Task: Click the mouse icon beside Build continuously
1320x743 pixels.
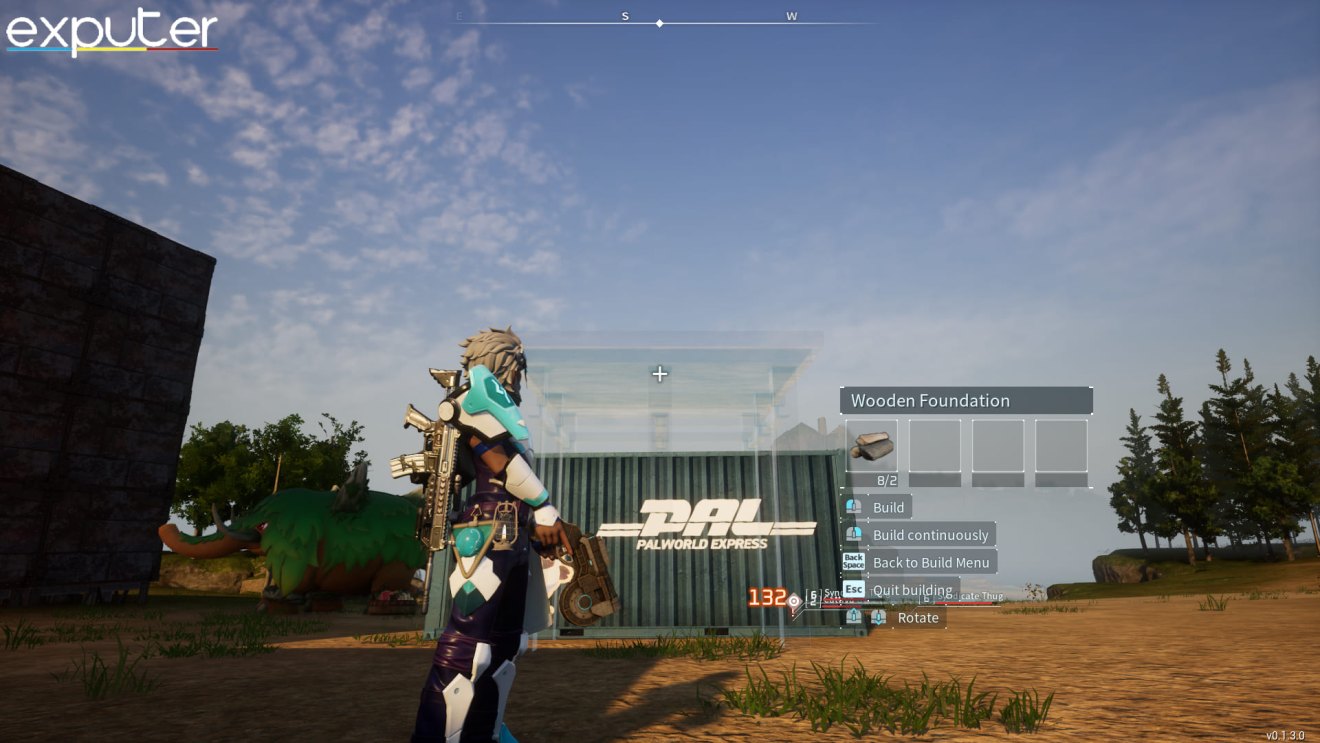Action: (853, 534)
